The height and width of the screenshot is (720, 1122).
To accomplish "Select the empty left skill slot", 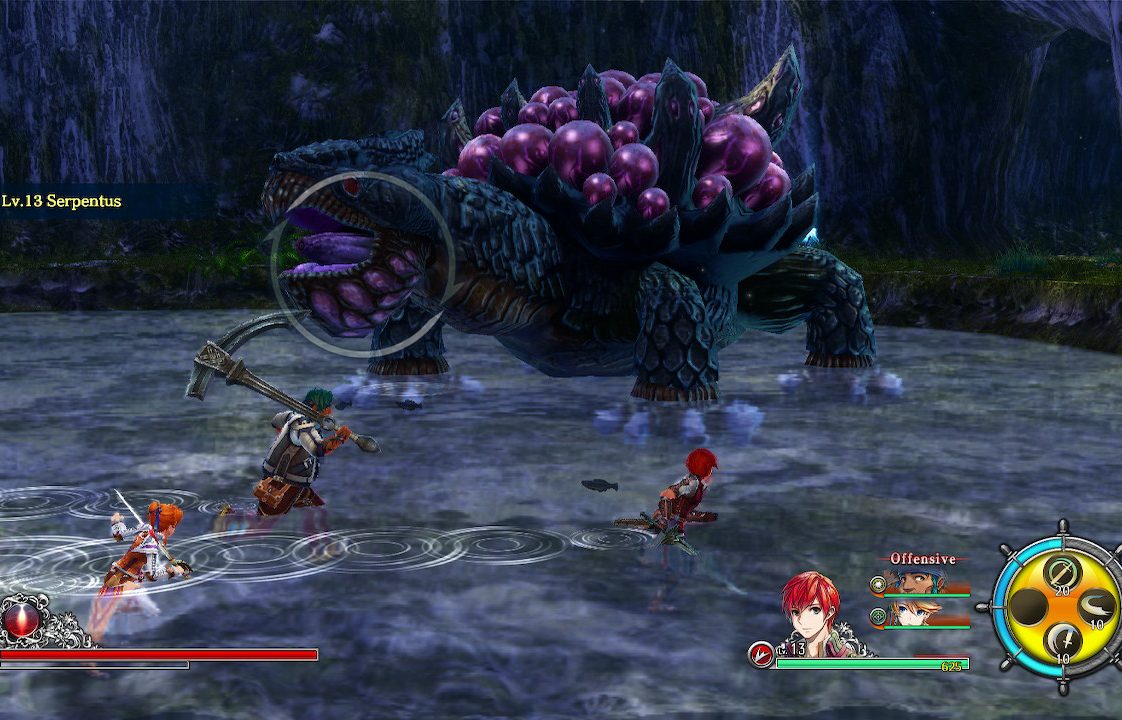I will tap(1027, 606).
